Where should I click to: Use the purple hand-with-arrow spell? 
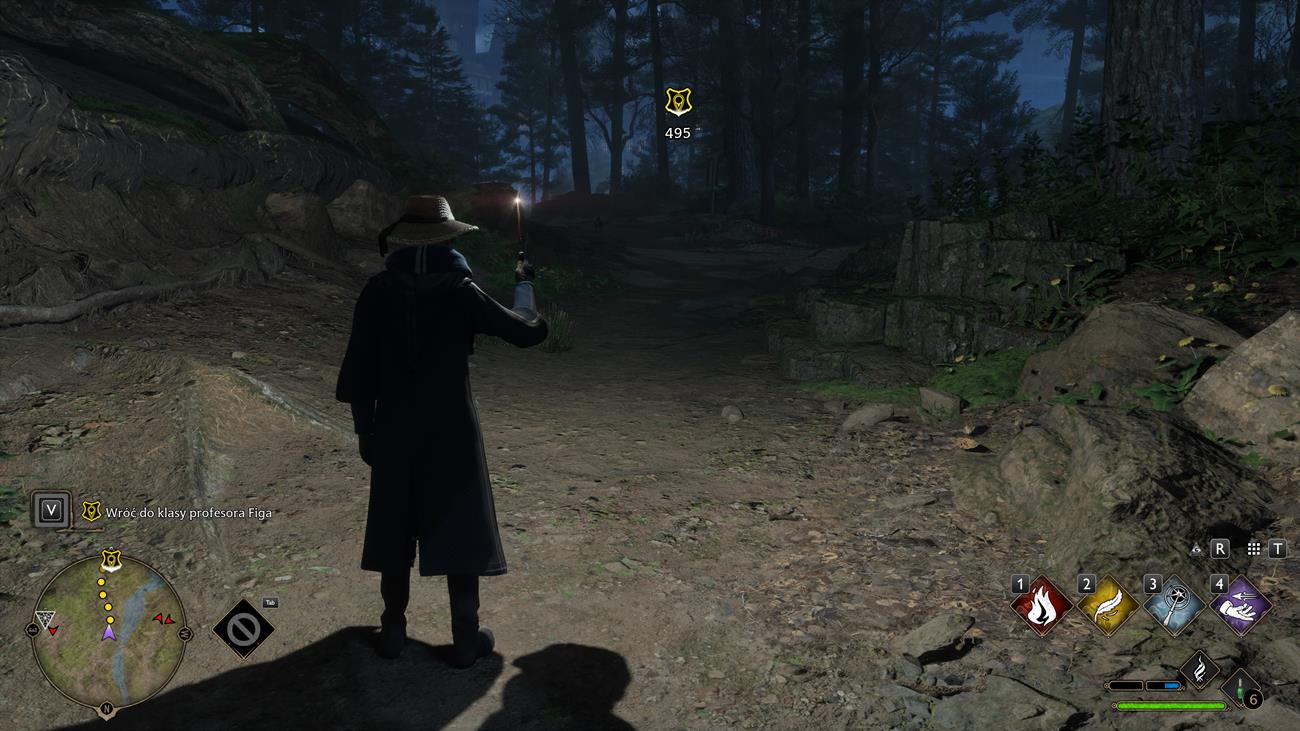[x=1240, y=606]
